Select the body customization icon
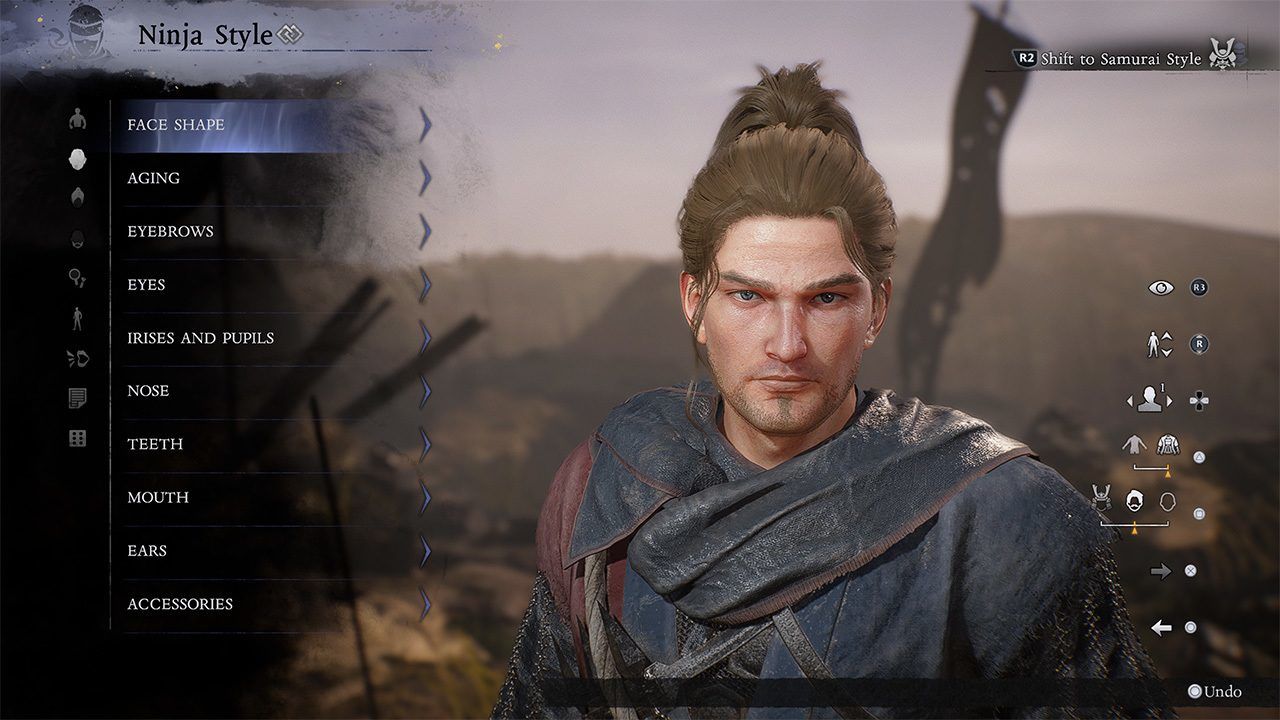 pos(77,119)
